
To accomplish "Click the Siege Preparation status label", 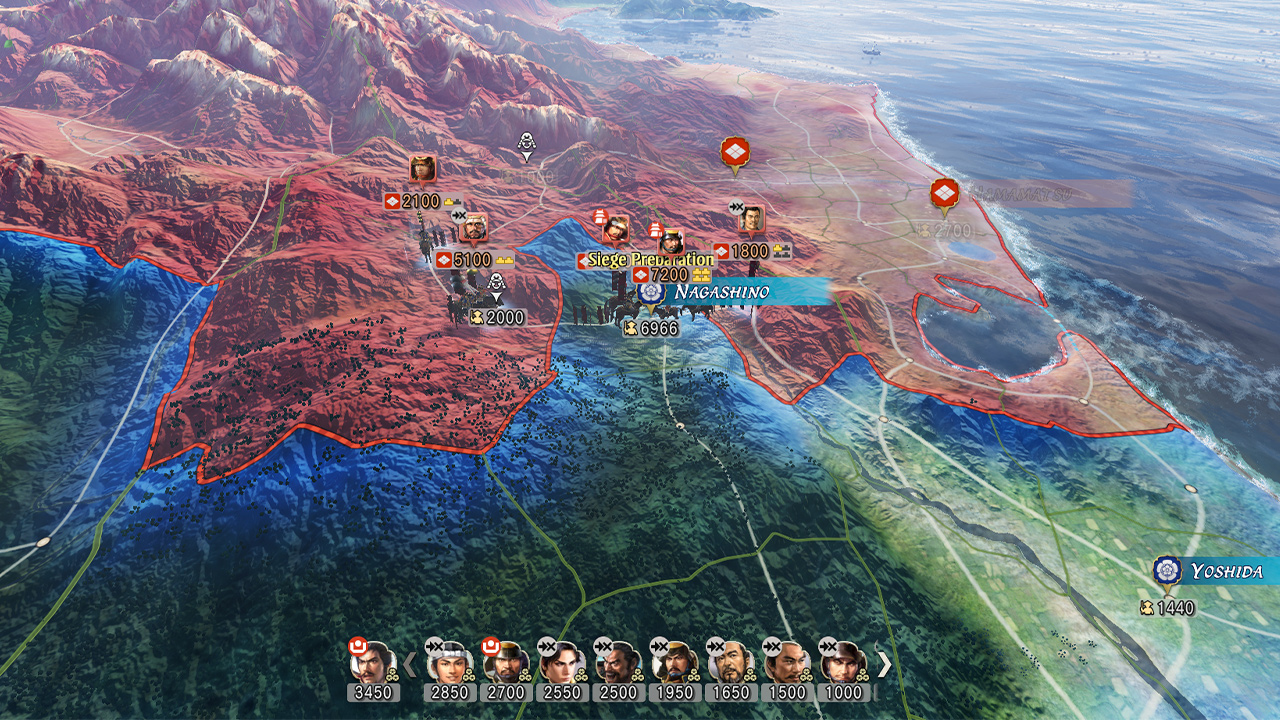I will click(x=652, y=258).
